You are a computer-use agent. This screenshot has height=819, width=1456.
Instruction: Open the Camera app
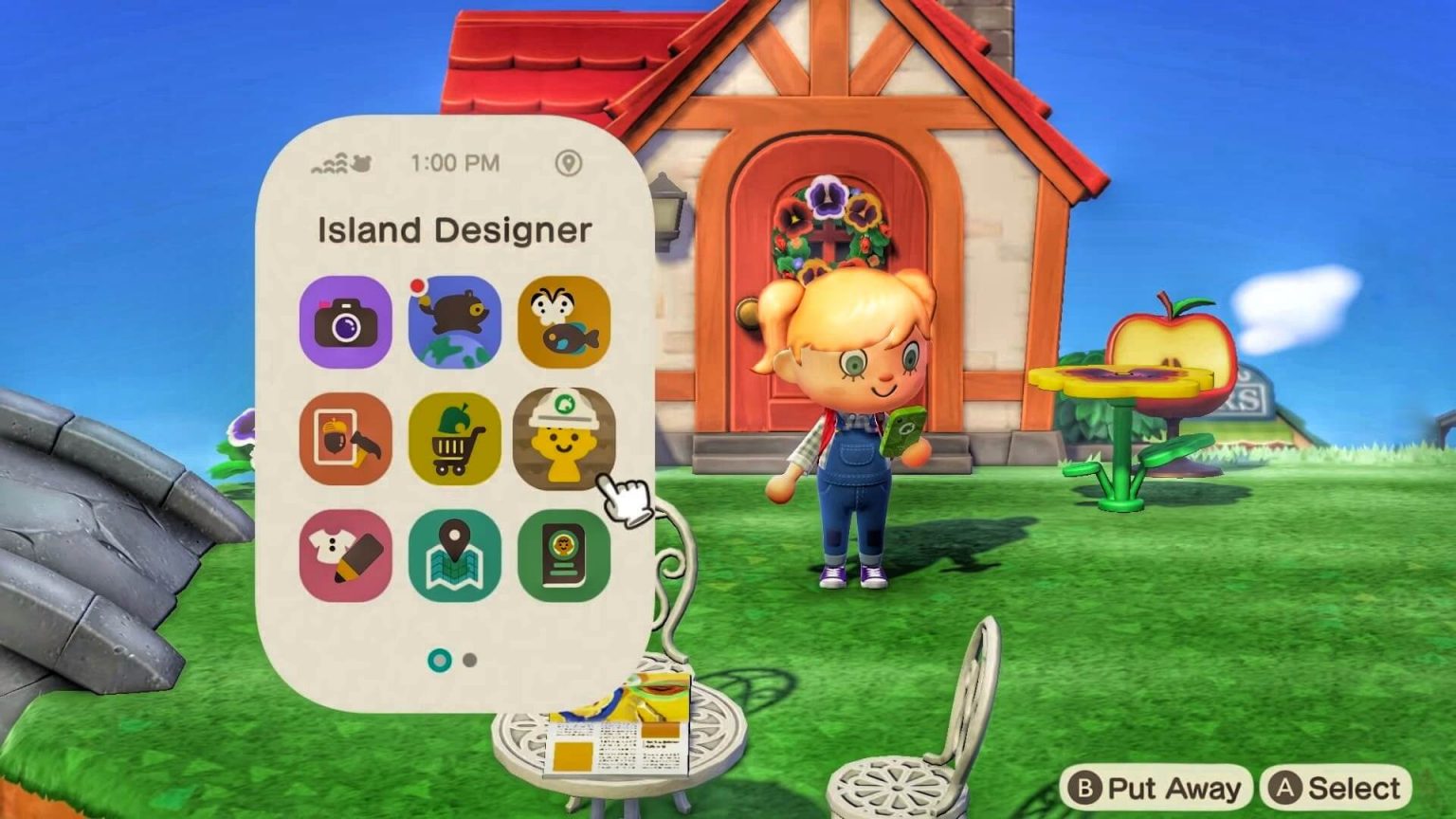(347, 322)
